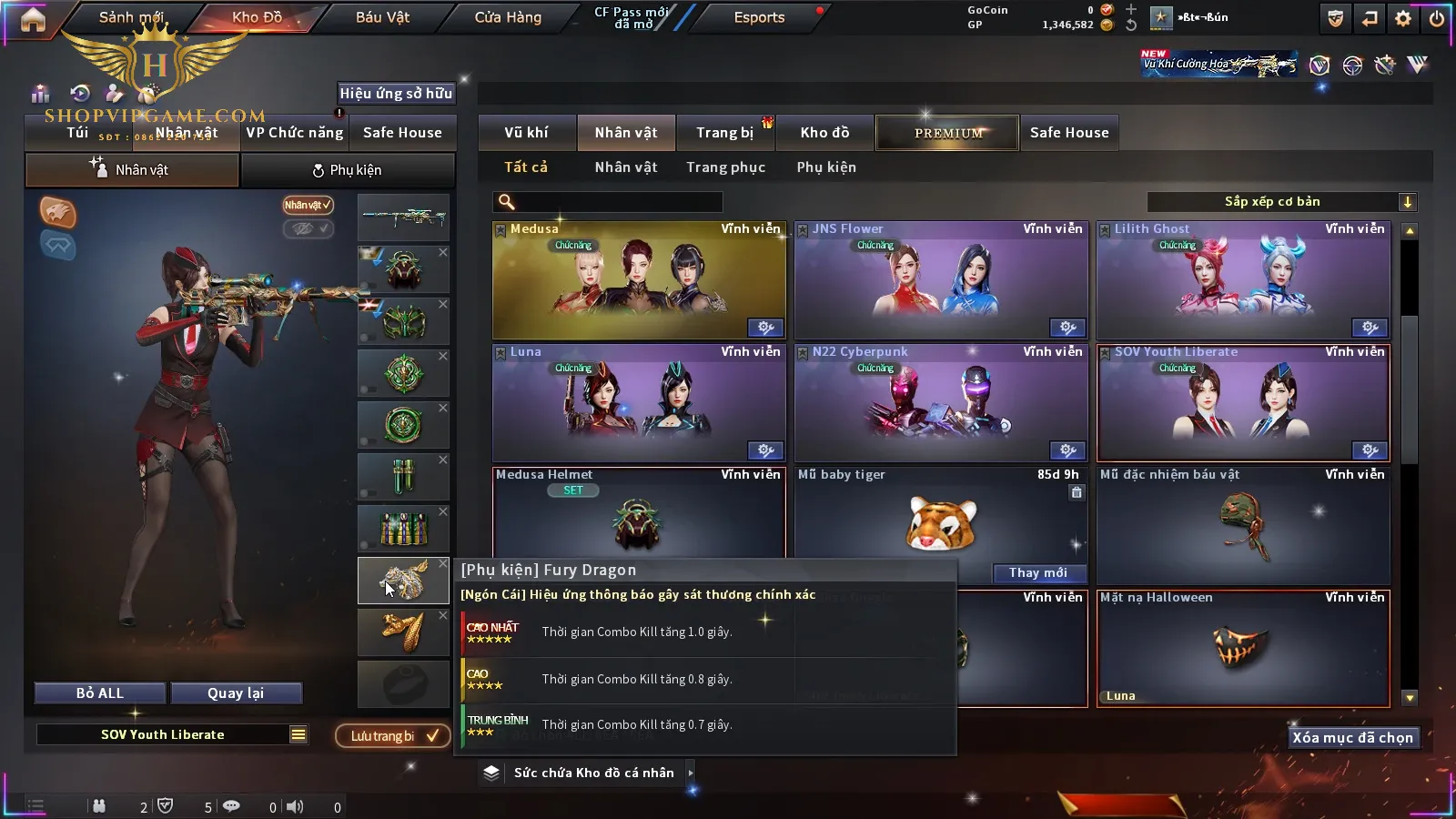Click the Bỏ ALL button
Viewport: 1456px width, 819px height.
pos(100,693)
